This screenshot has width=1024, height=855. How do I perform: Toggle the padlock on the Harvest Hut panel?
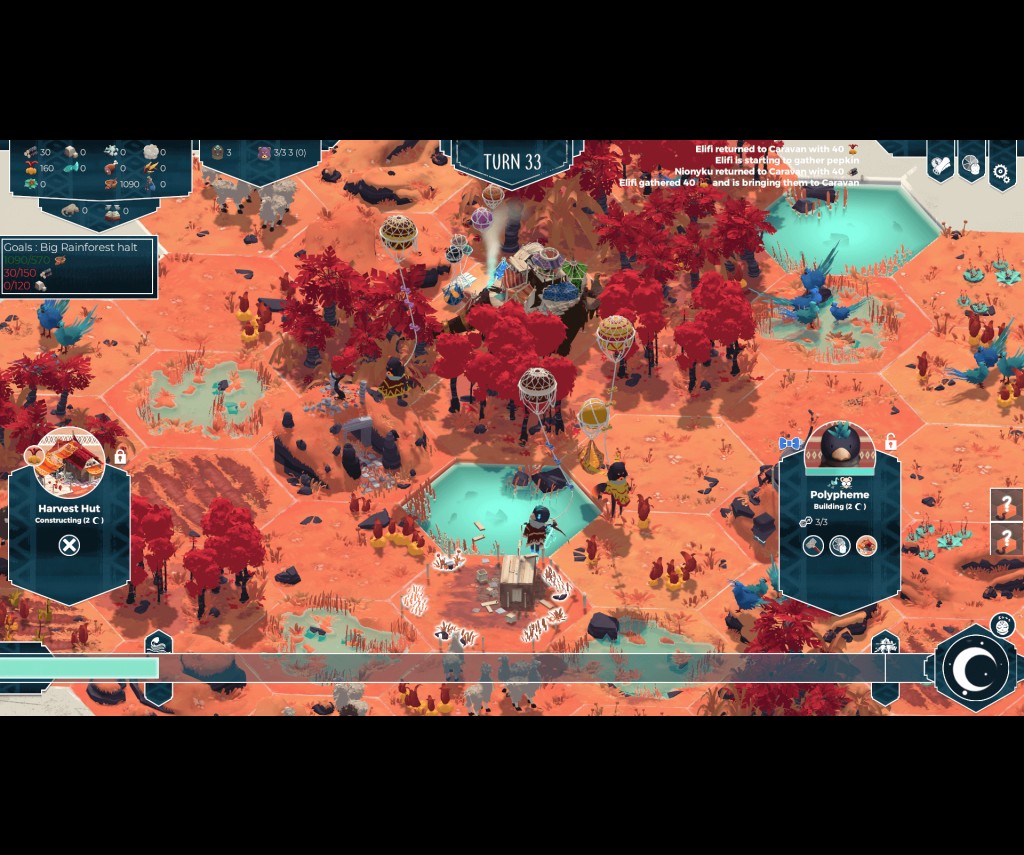pyautogui.click(x=120, y=456)
